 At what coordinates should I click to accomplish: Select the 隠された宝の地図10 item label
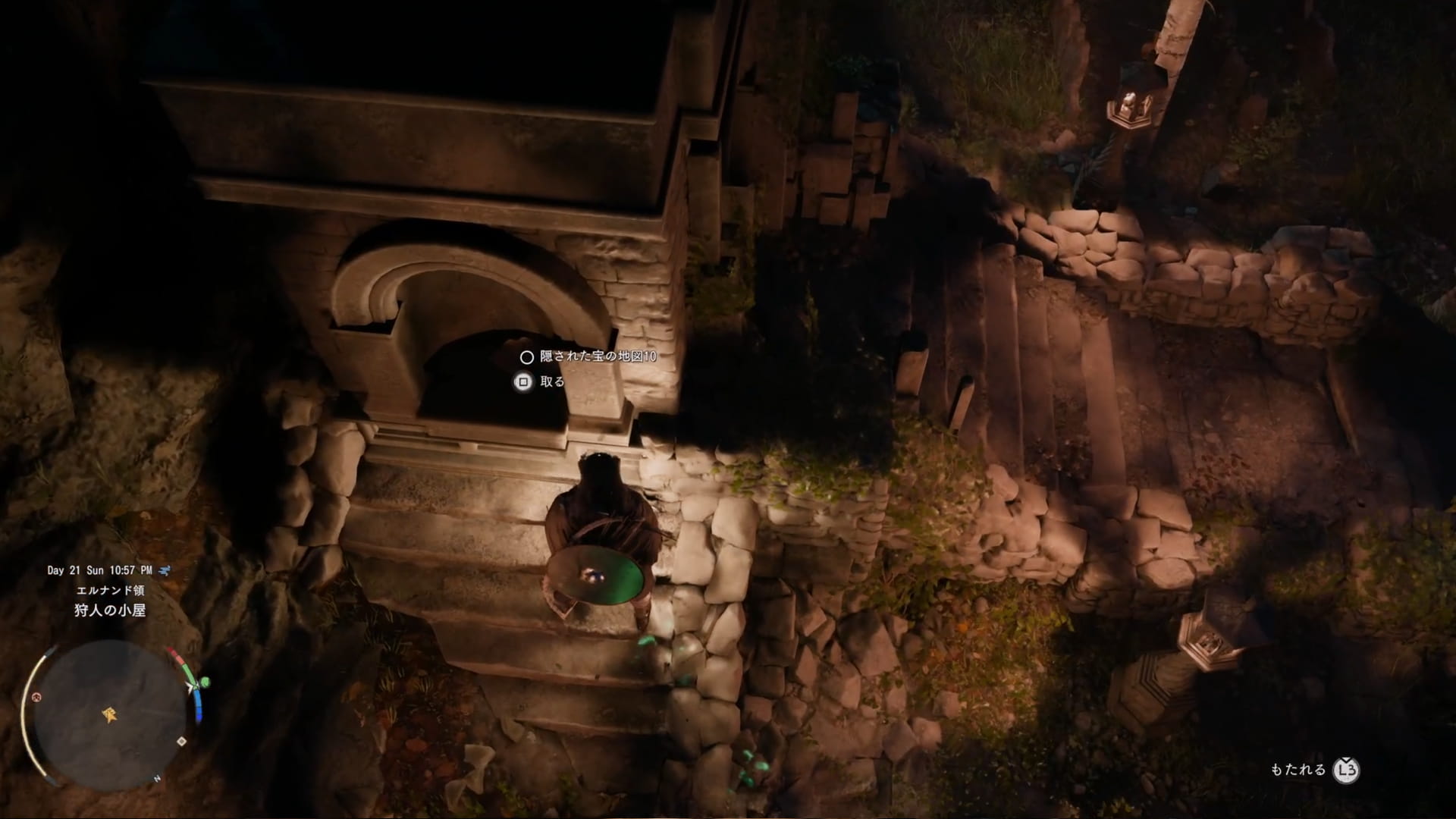[x=598, y=356]
